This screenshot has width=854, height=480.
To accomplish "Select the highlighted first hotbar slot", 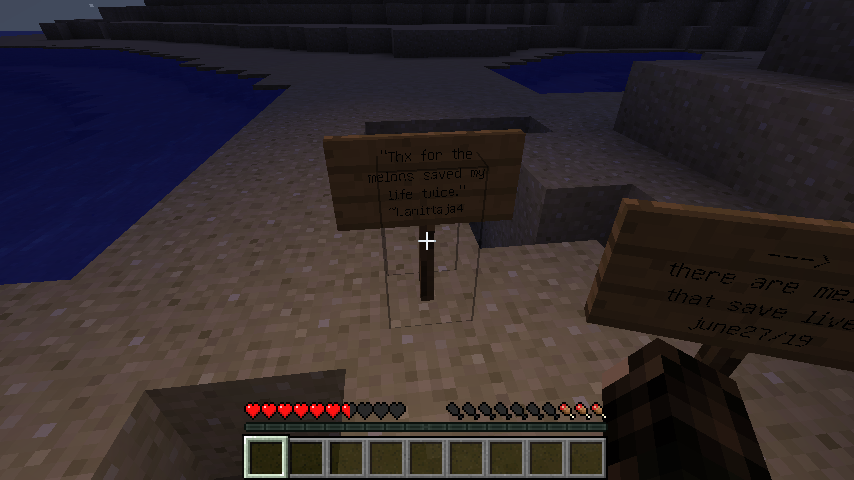I will (x=266, y=457).
